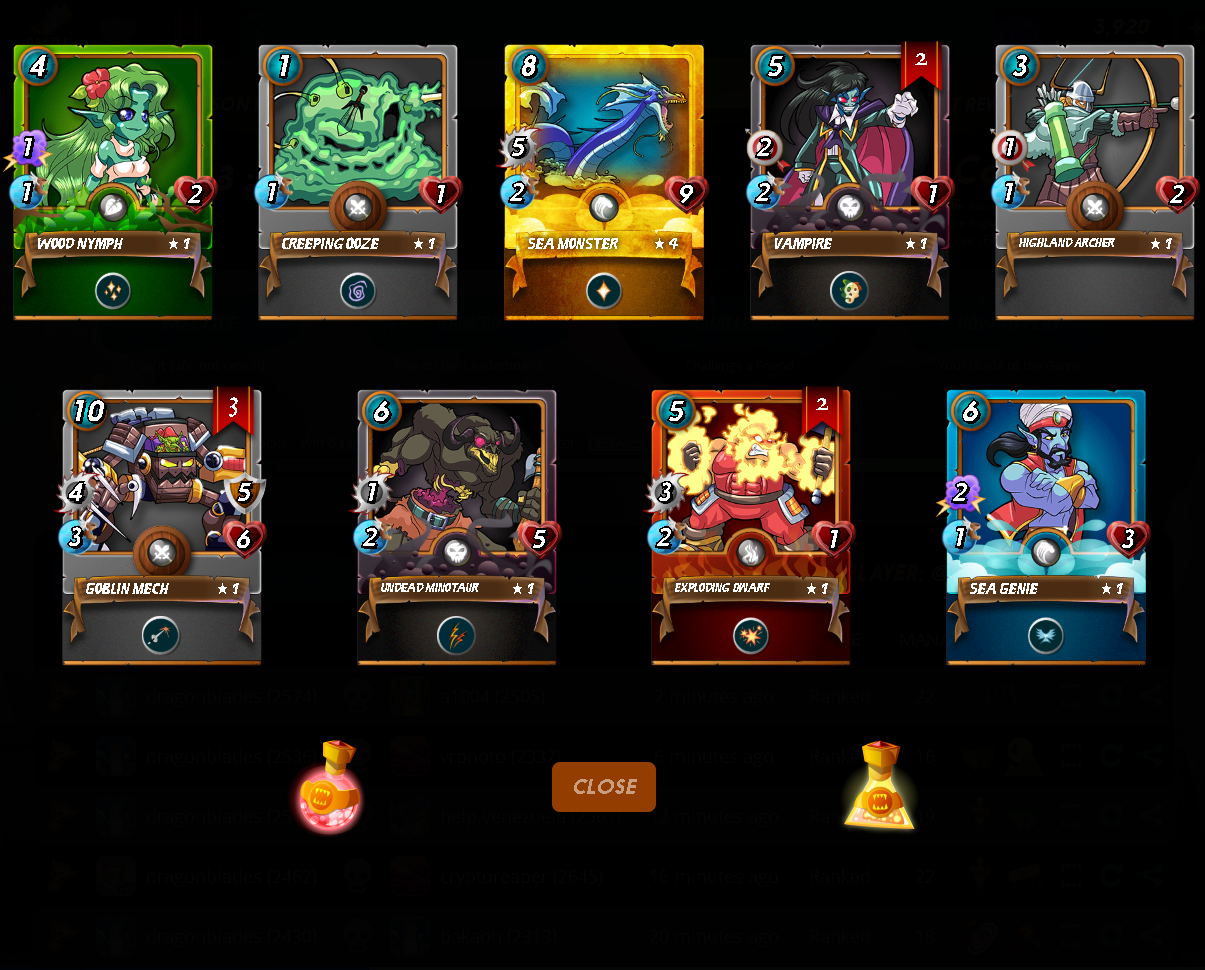
Task: Choose the Creeping Ooze card
Action: [x=358, y=182]
